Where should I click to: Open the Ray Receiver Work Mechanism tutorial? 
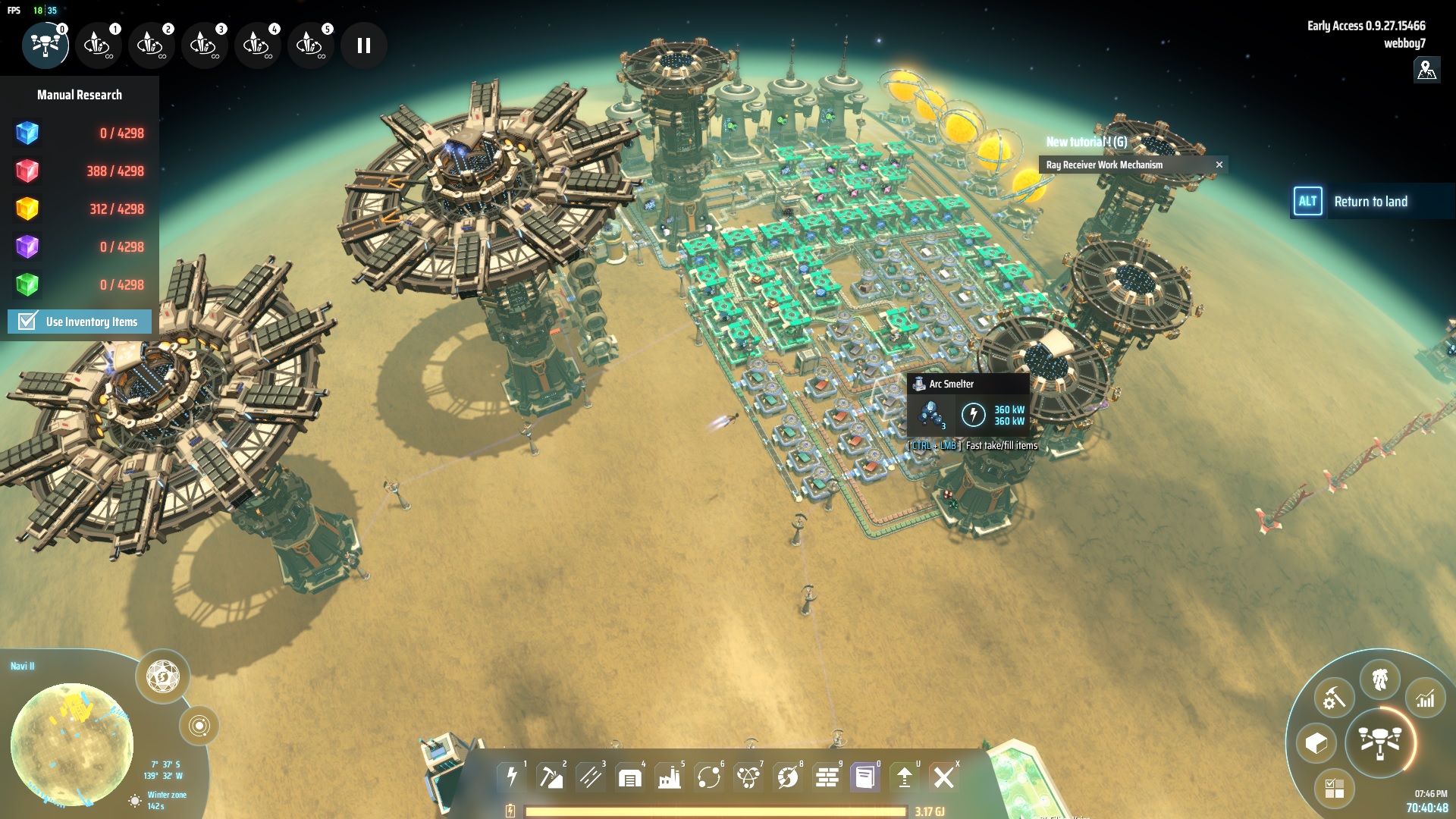(x=1104, y=165)
